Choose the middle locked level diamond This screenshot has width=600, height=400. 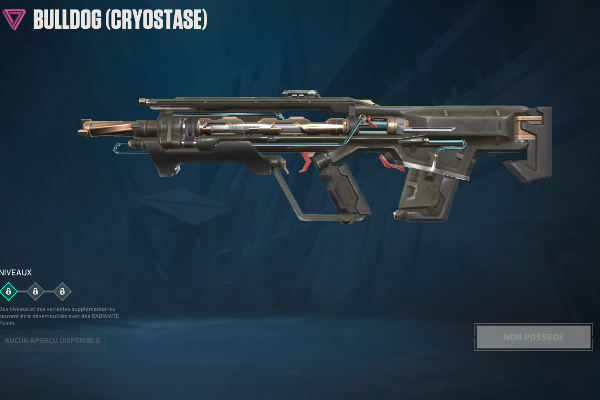[36, 291]
